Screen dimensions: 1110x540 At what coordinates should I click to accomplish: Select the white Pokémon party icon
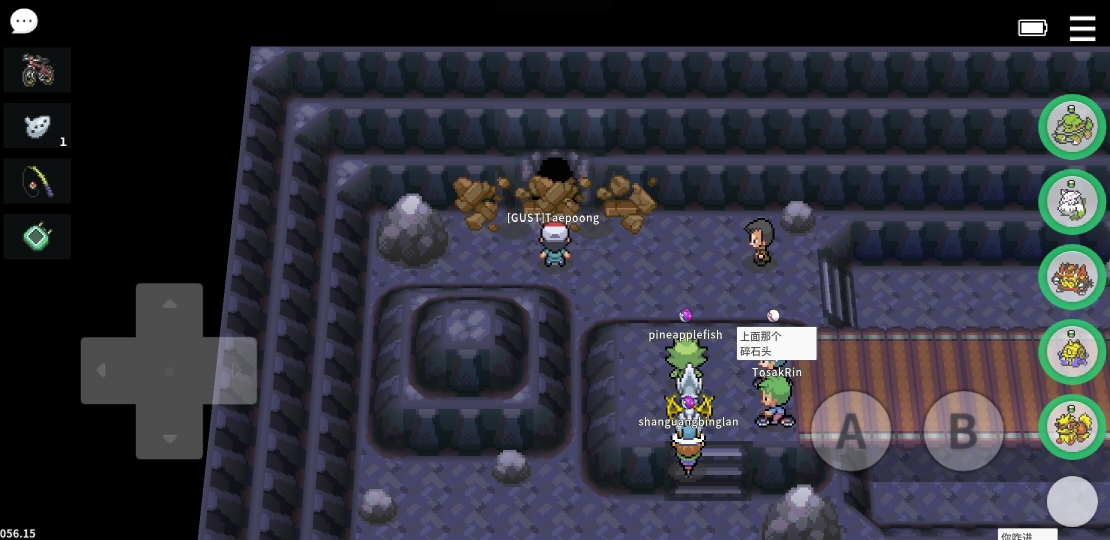1072,202
